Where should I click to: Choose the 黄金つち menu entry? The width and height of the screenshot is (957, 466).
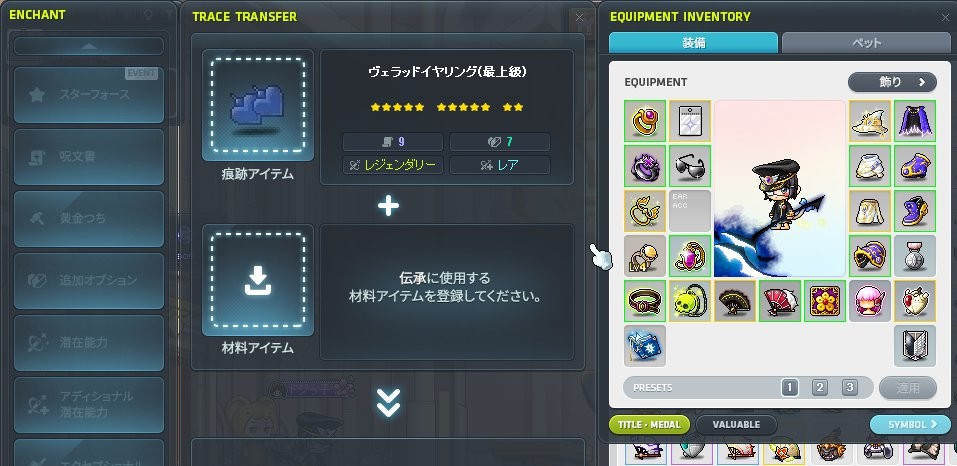click(88, 218)
